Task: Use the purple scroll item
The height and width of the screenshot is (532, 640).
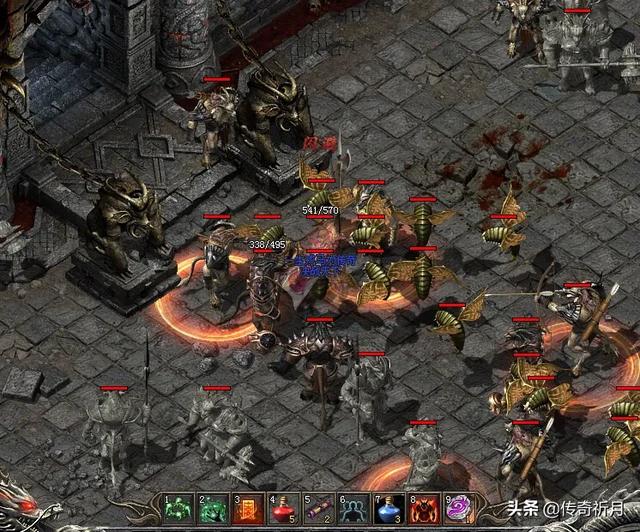Action: 318,509
